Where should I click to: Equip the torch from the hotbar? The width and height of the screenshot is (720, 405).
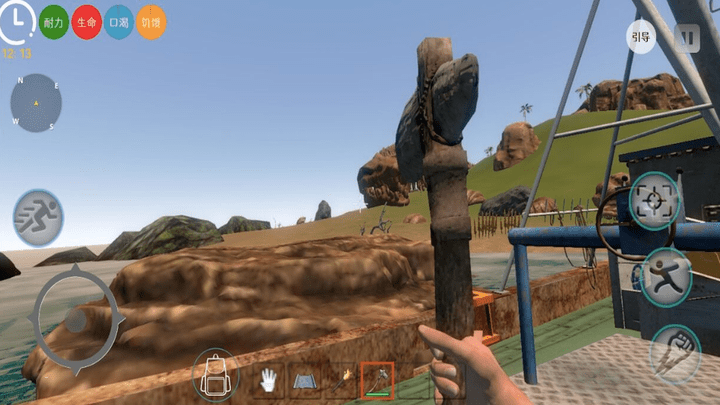tap(342, 379)
